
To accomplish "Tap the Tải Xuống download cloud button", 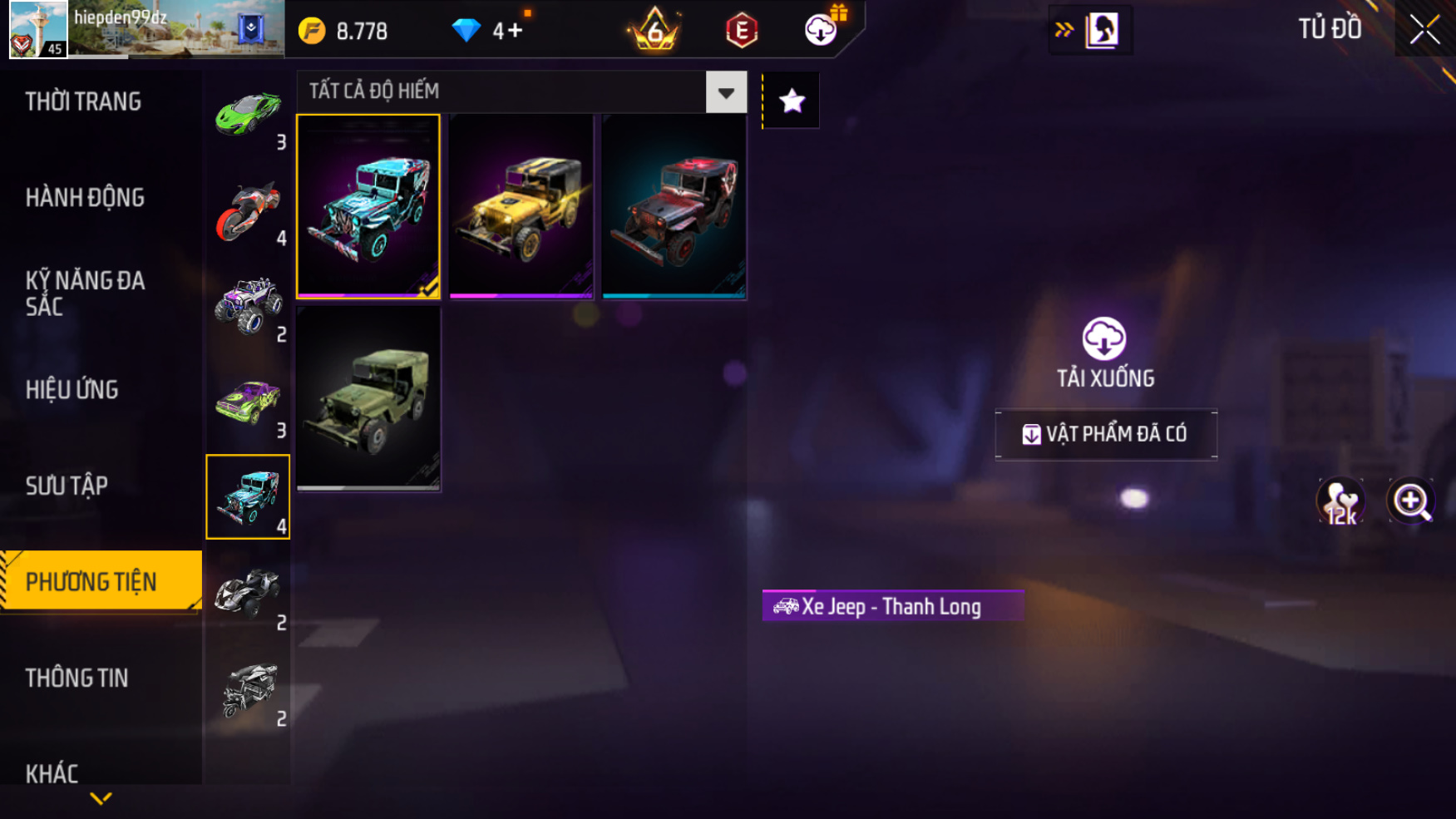I will coord(1104,339).
